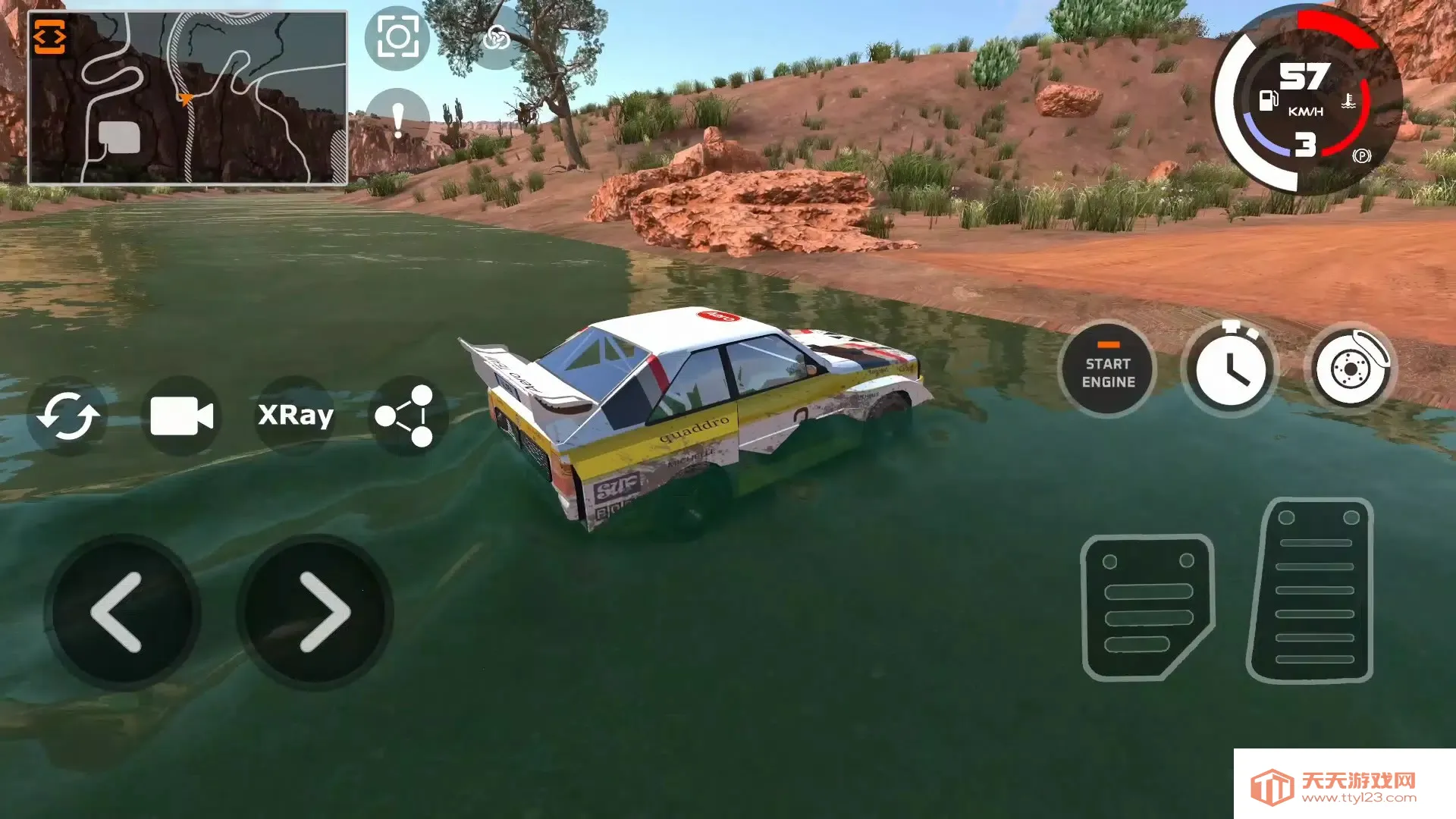Engage the brake disc handbrake button
The image size is (1456, 819).
point(1351,370)
